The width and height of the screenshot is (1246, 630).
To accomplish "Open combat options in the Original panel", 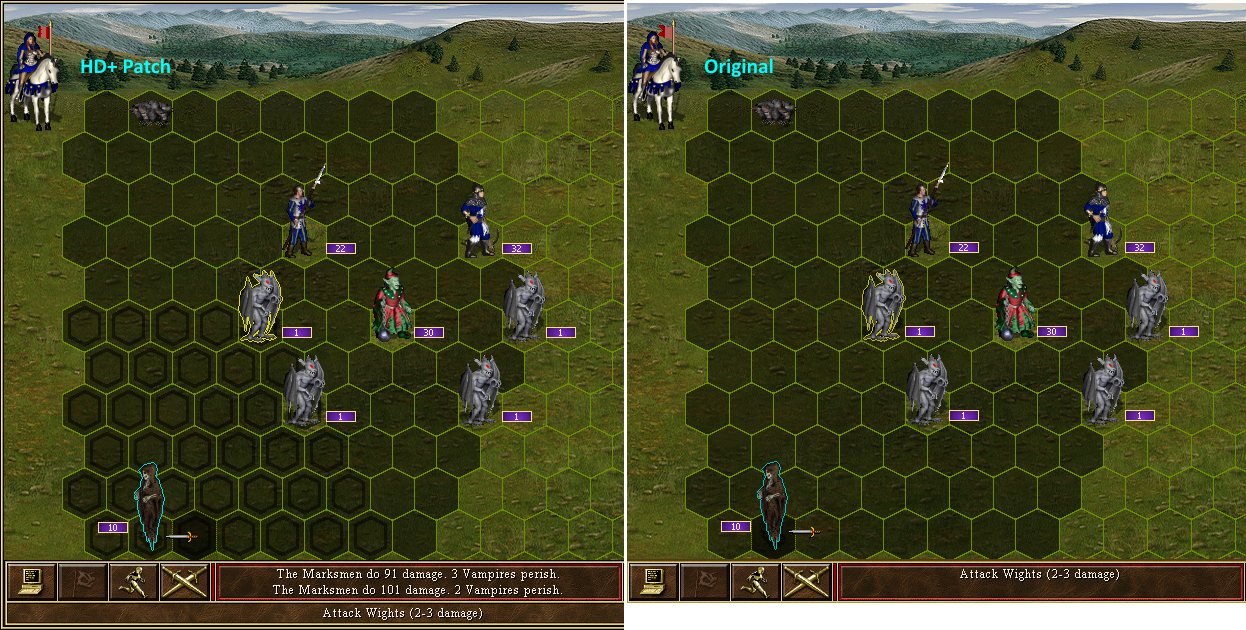I will coord(654,581).
